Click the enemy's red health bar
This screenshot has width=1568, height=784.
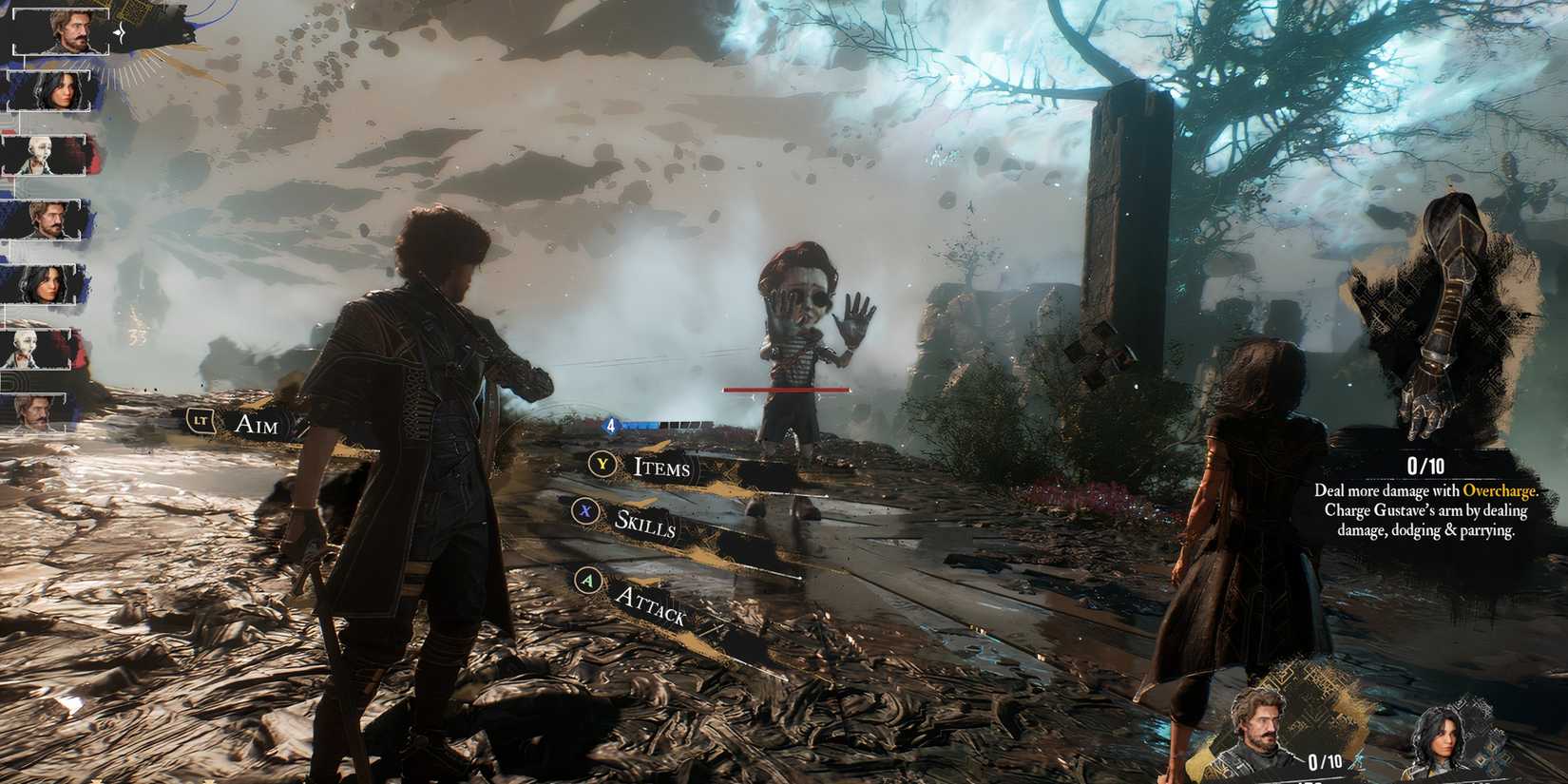pyautogui.click(x=787, y=389)
